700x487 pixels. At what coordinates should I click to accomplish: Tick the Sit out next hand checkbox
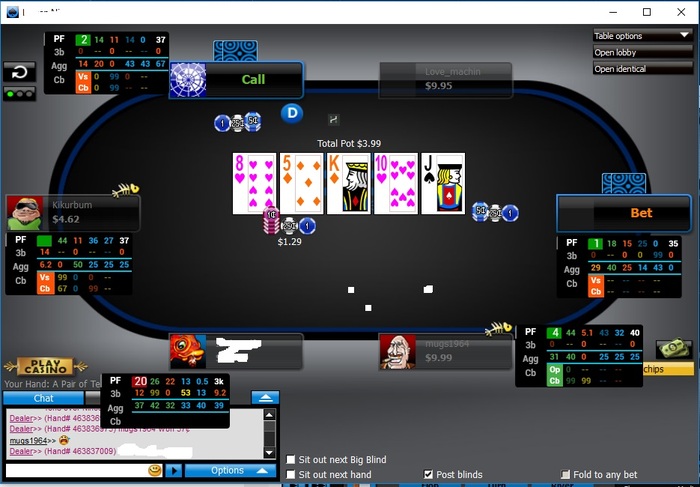coord(291,475)
